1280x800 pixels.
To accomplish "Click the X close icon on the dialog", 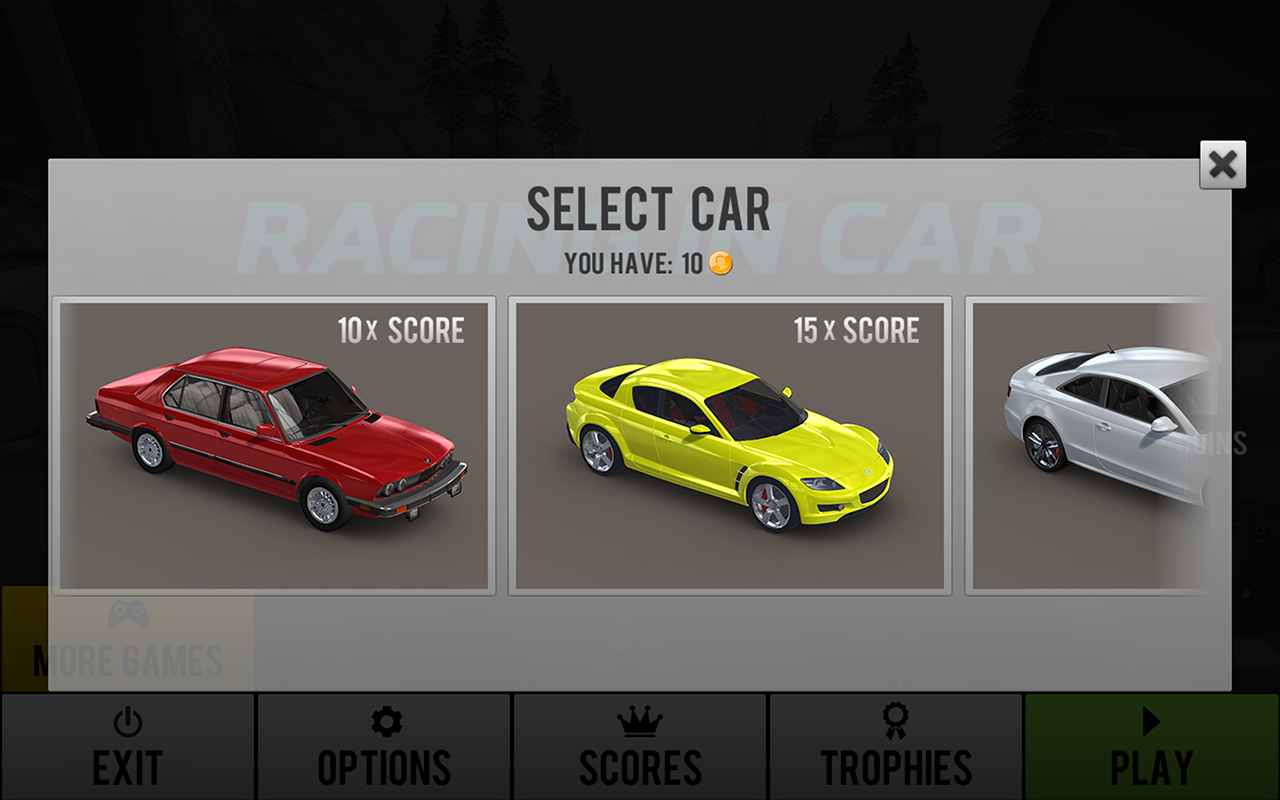I will 1222,166.
